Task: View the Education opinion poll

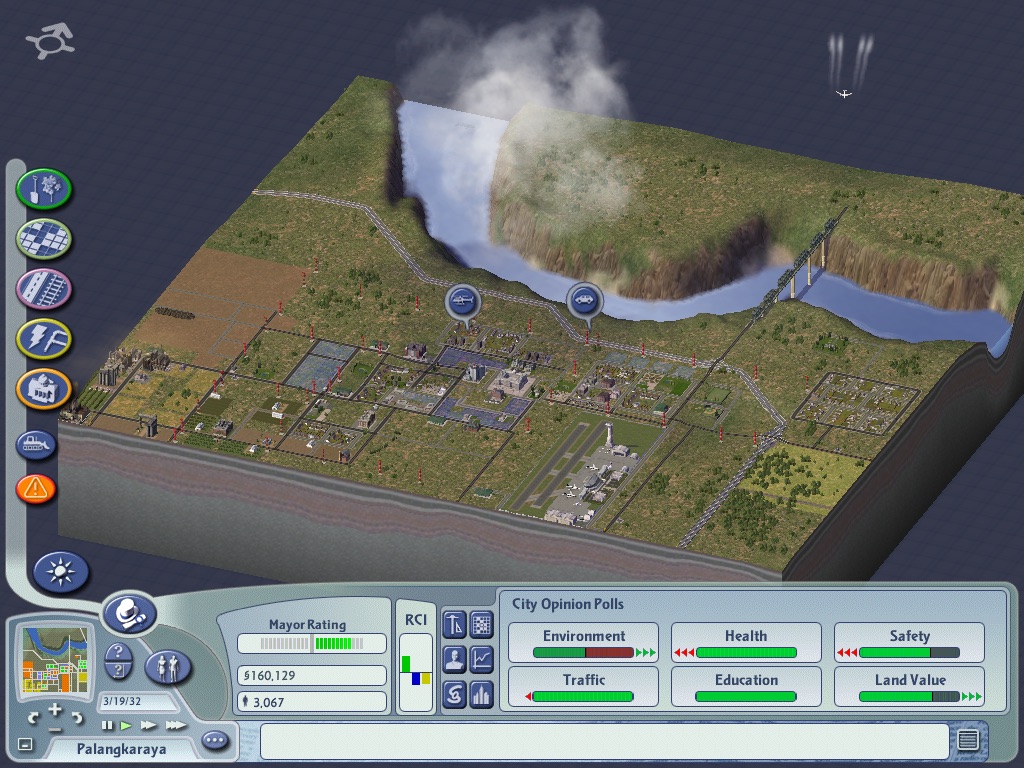Action: click(x=746, y=687)
